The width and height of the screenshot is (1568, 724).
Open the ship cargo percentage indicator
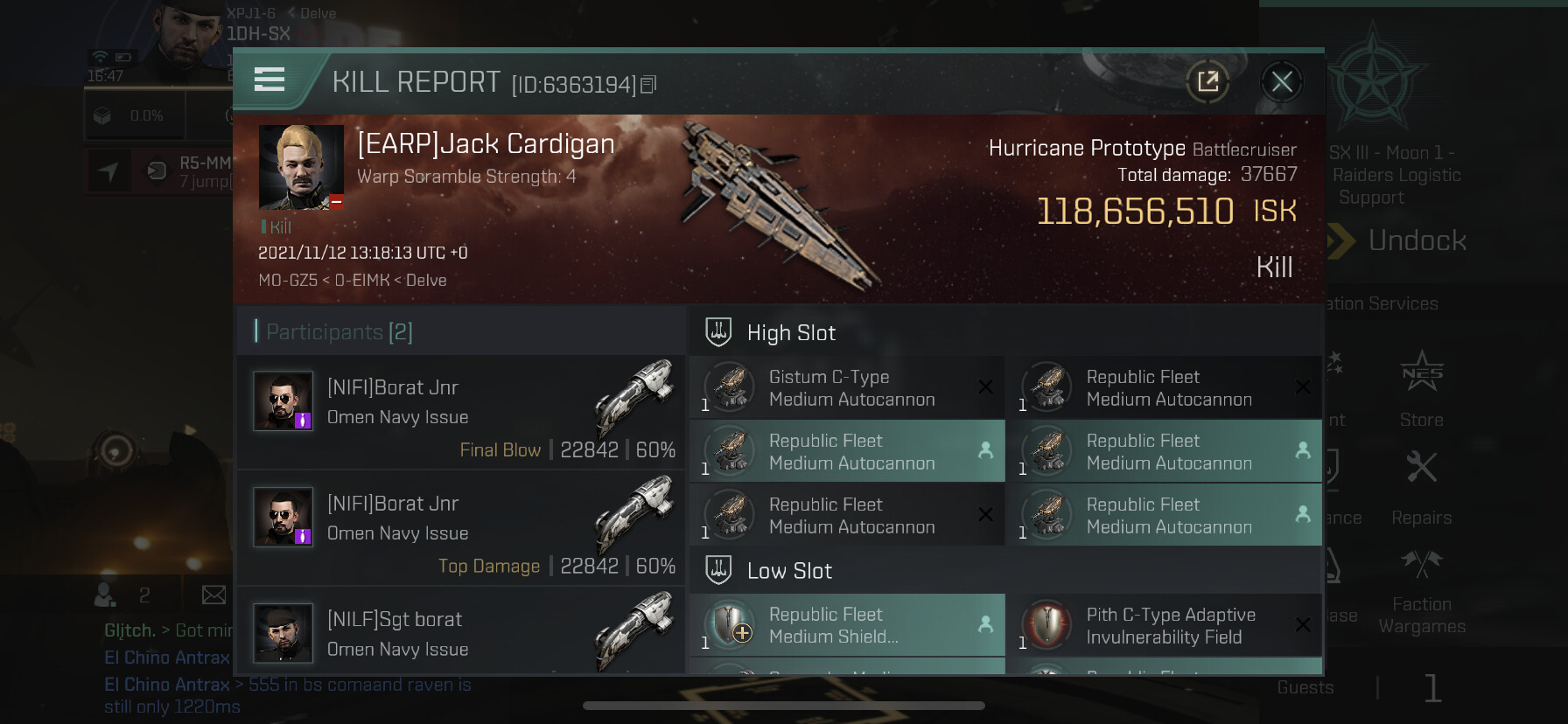131,115
